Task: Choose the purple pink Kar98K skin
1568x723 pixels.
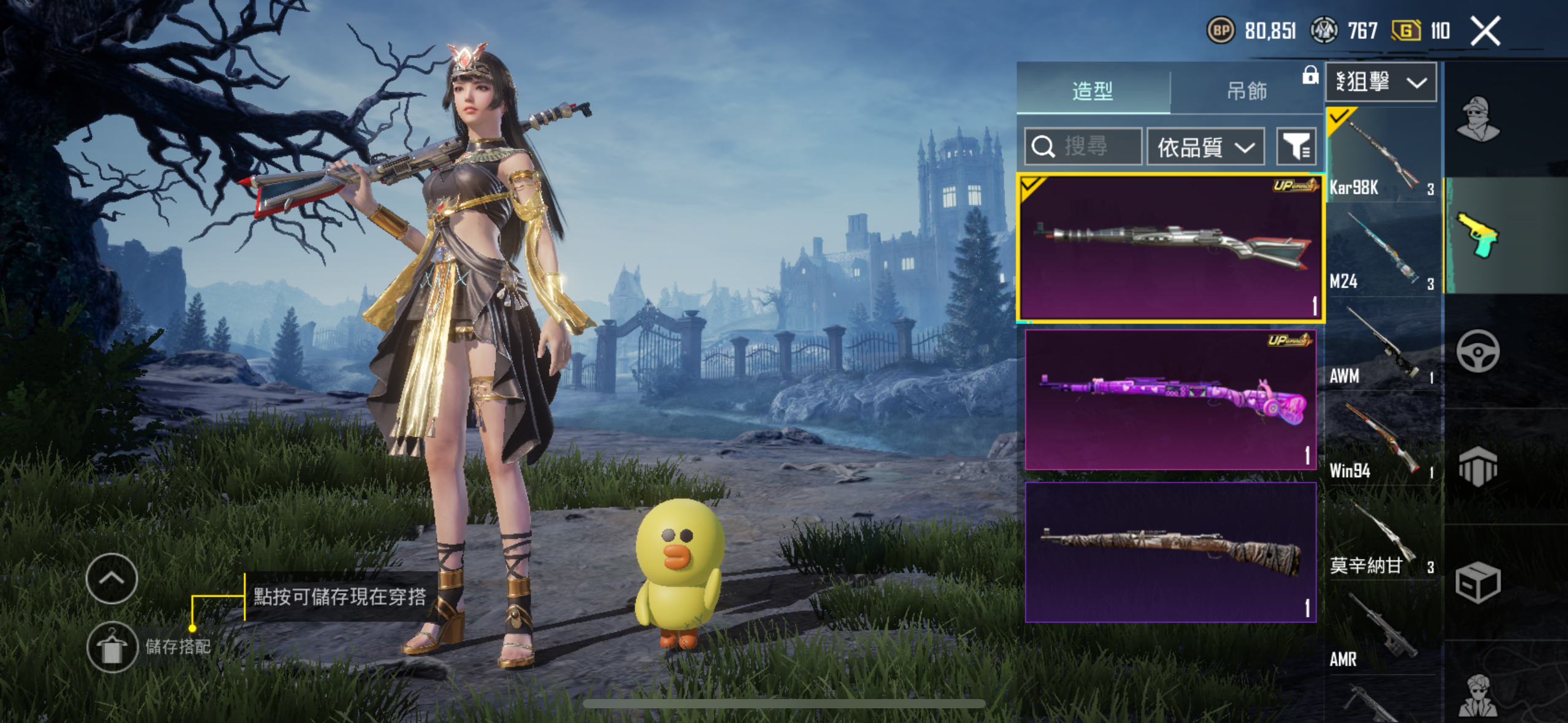Action: (x=1170, y=400)
